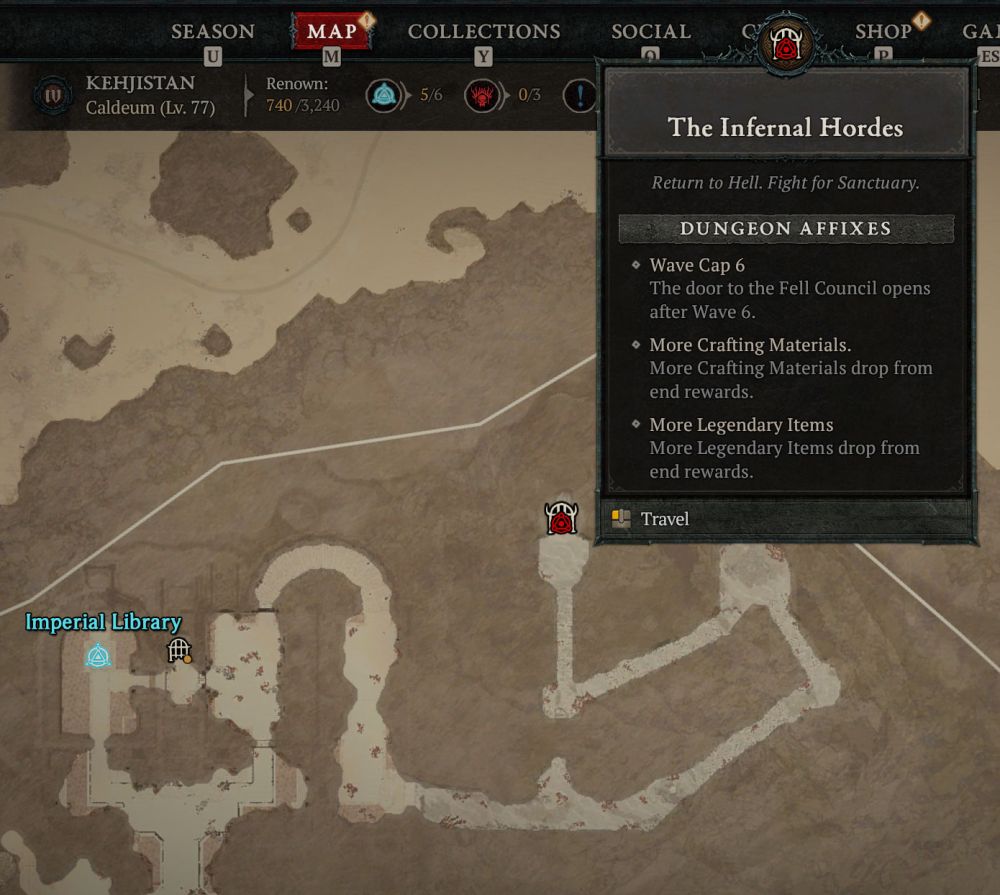Open the Social tab
Screen dimensions: 1000x895
pyautogui.click(x=651, y=32)
